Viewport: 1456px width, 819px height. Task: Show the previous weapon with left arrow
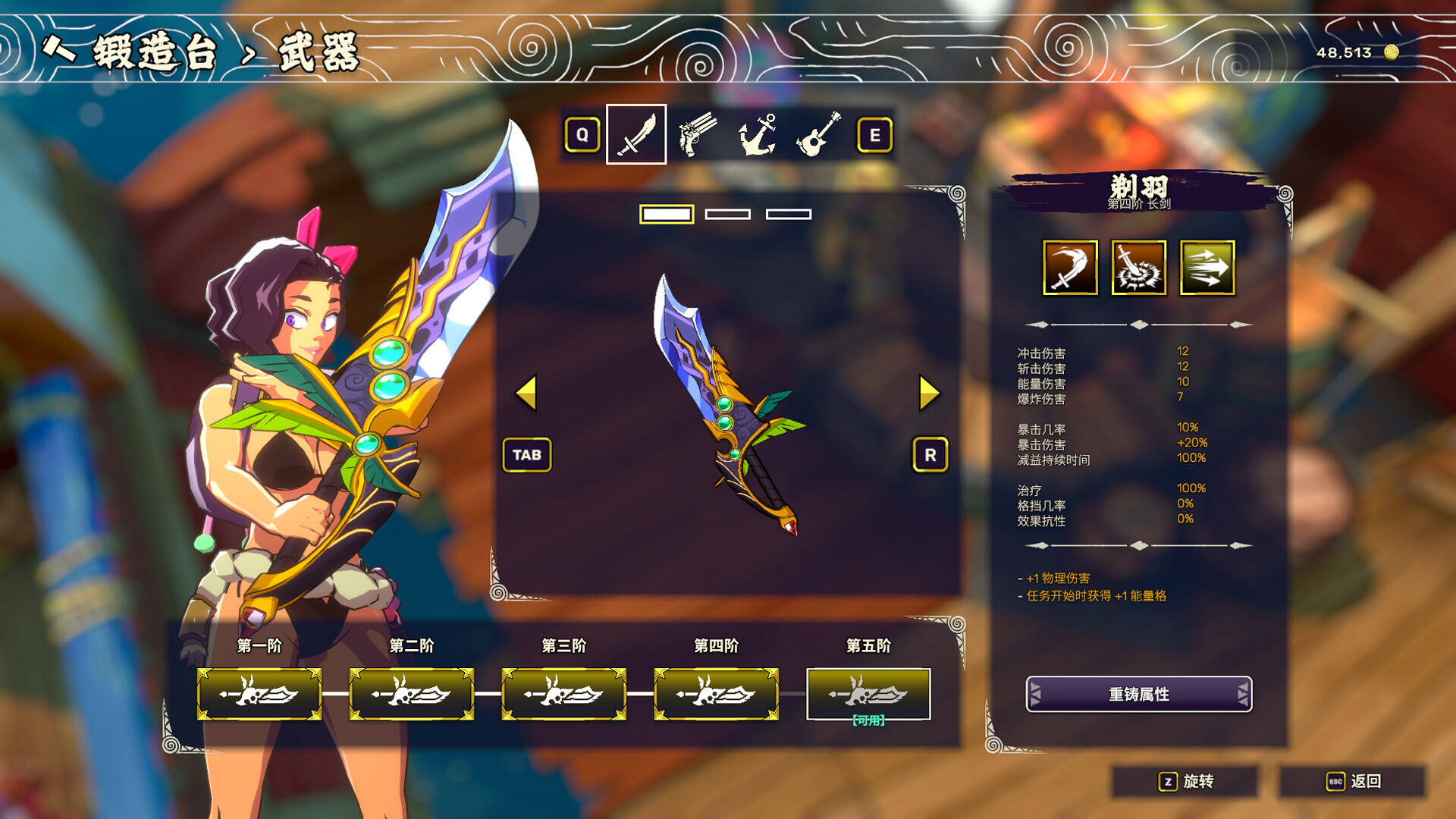tap(526, 393)
